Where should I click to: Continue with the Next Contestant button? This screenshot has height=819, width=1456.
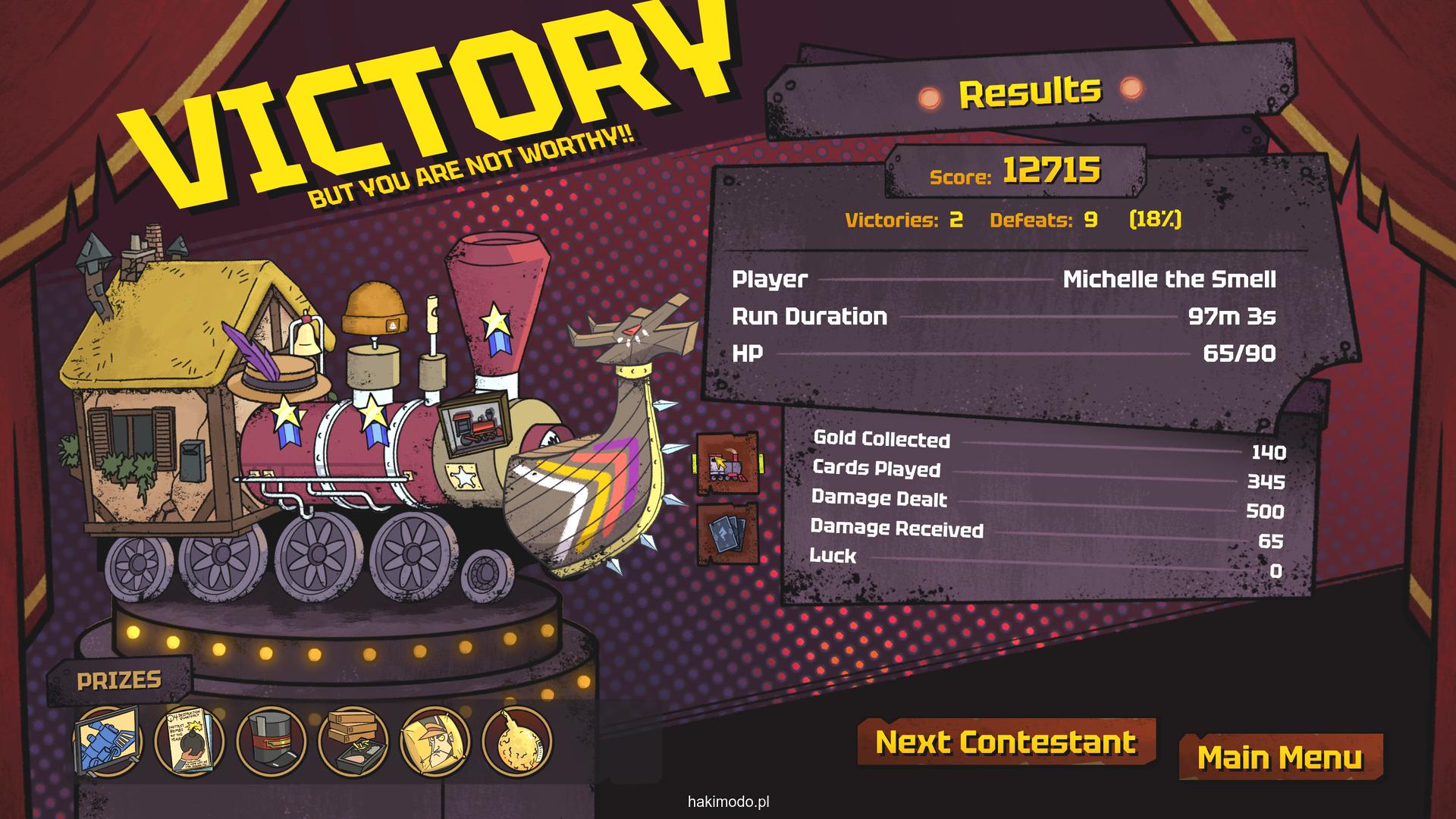pyautogui.click(x=1006, y=742)
